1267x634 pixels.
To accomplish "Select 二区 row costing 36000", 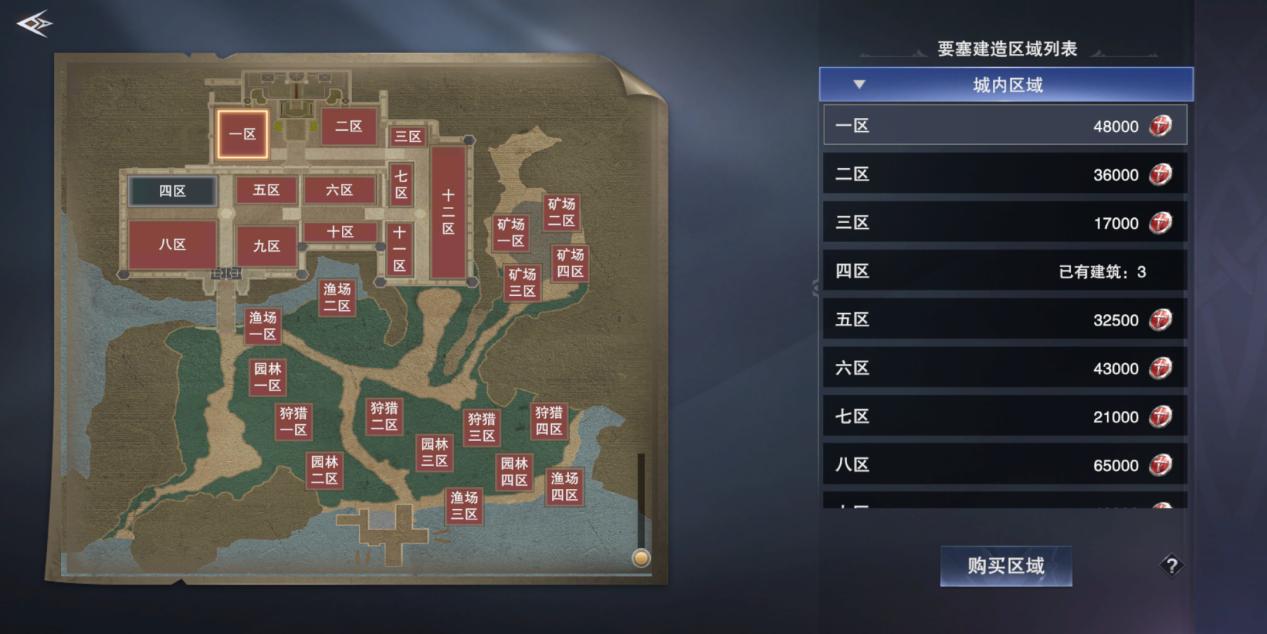I will 1005,175.
